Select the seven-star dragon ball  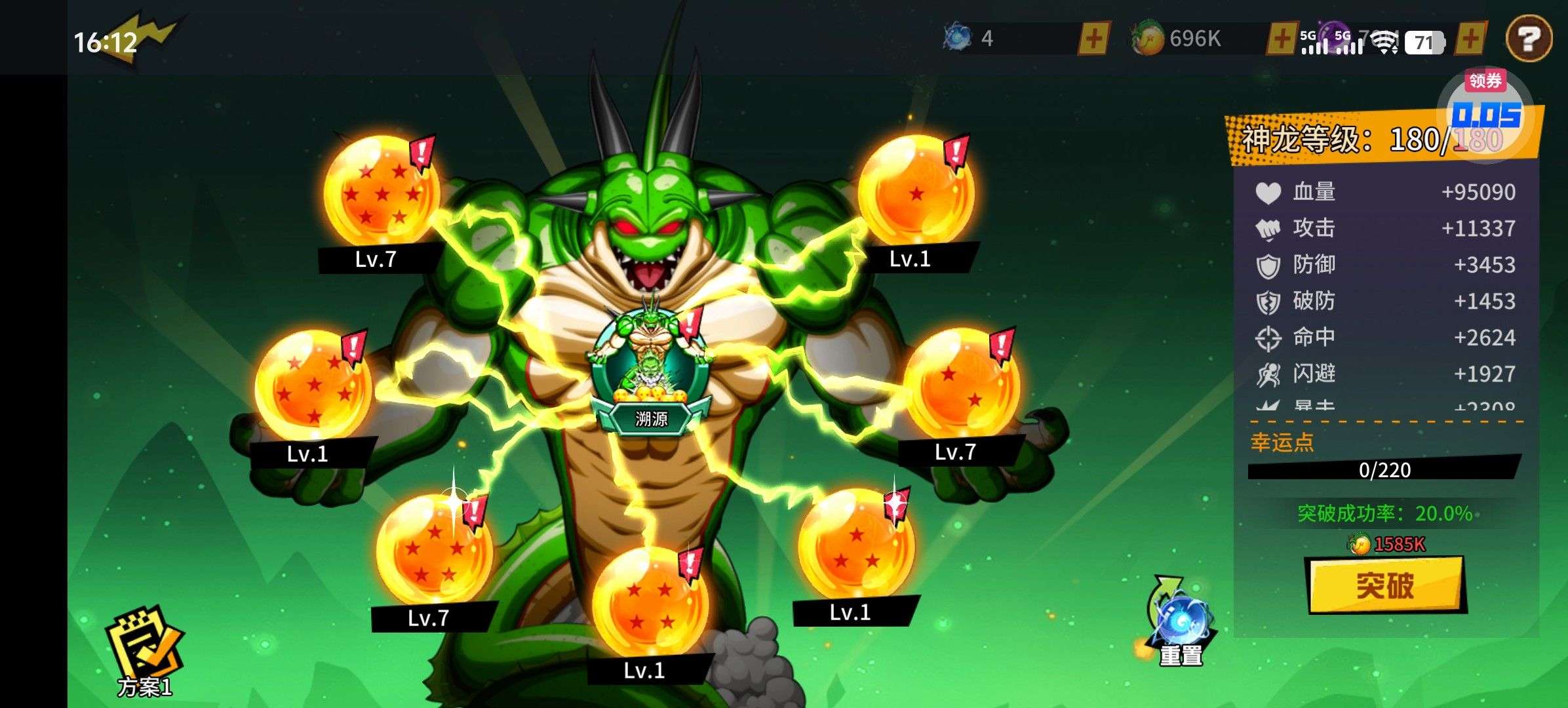click(x=382, y=190)
